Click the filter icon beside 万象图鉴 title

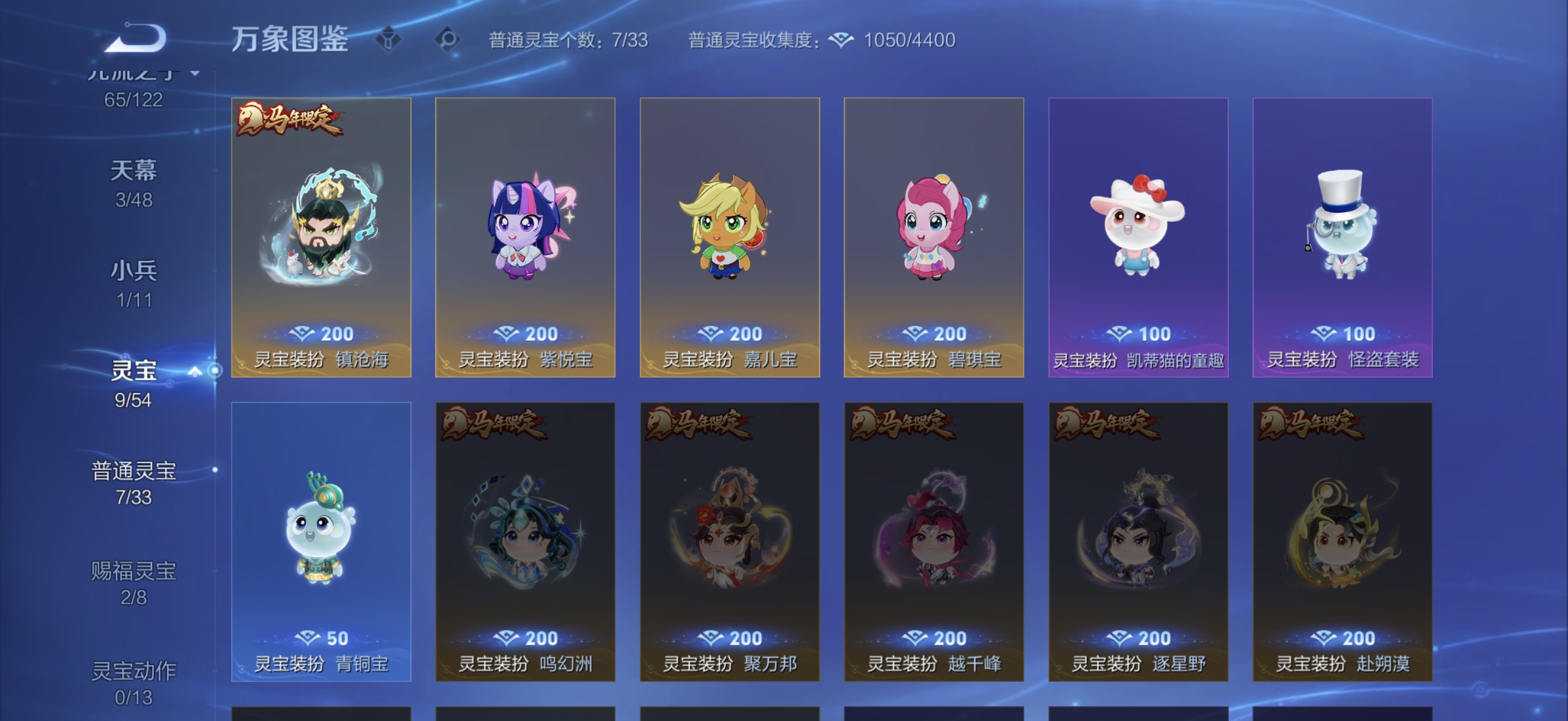pos(390,39)
